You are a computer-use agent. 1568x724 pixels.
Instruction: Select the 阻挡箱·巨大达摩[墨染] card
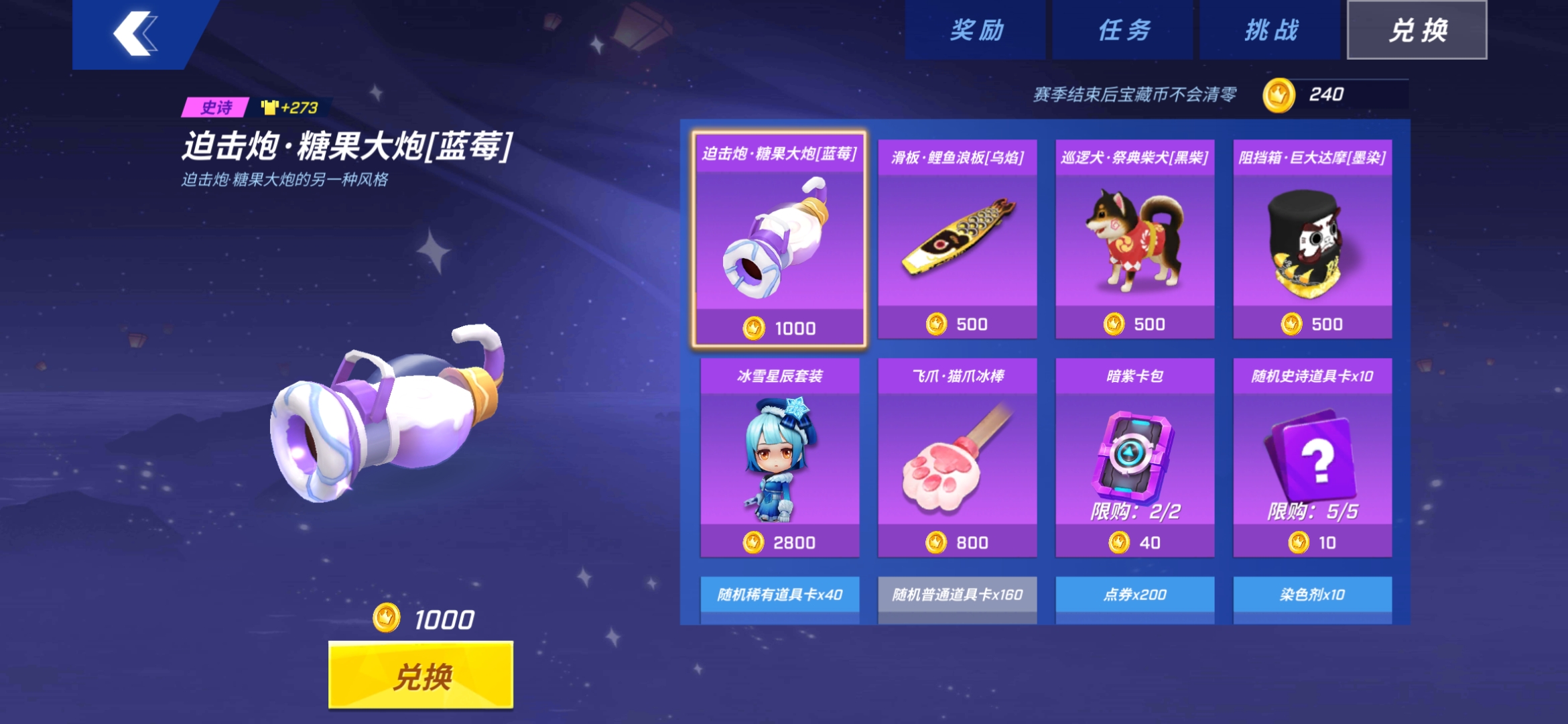click(x=1312, y=239)
